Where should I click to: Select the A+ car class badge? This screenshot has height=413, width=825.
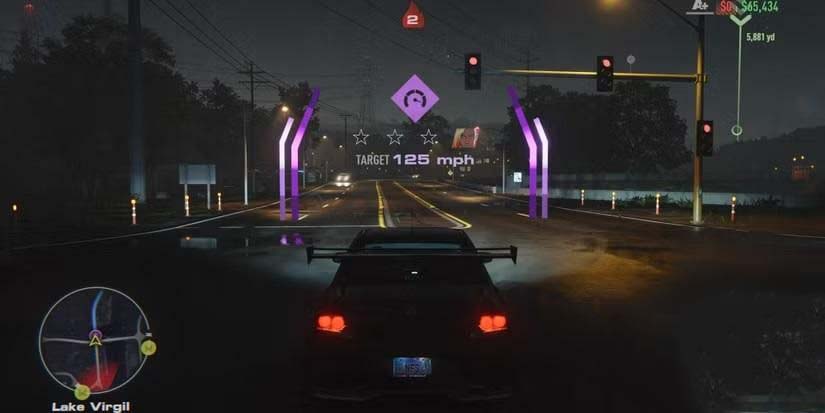pos(700,7)
